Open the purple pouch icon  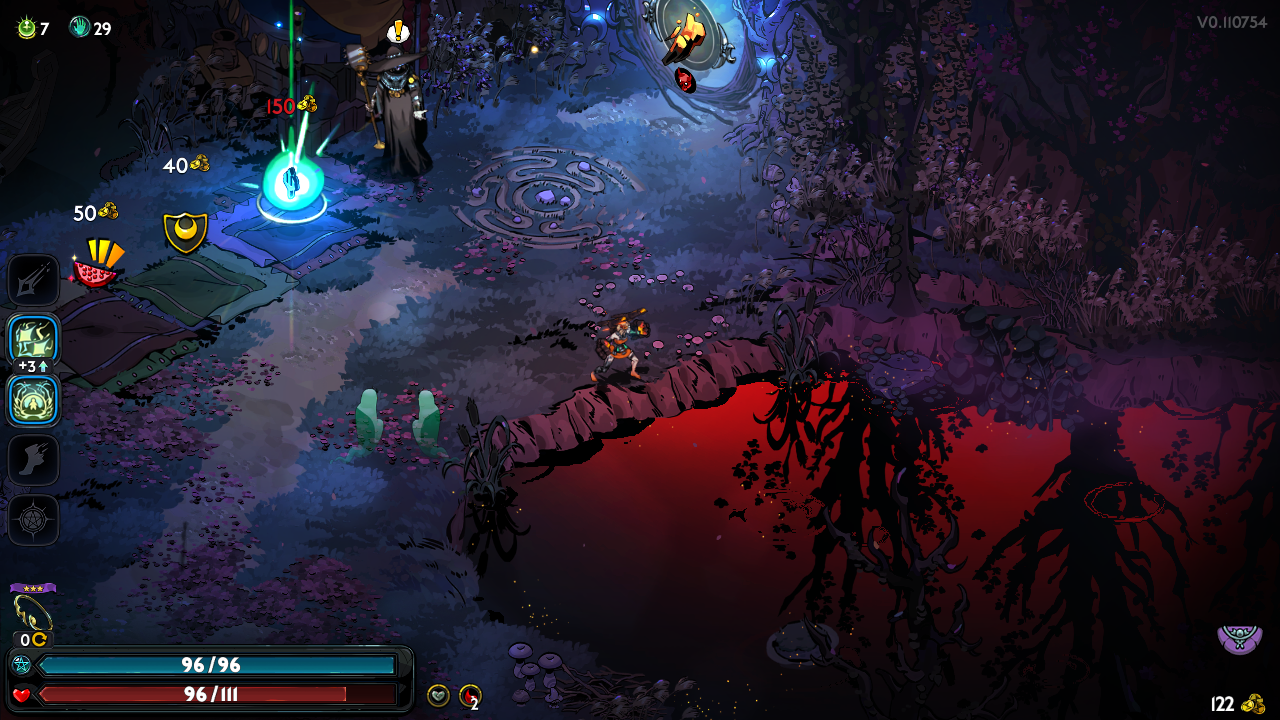pos(1239,637)
